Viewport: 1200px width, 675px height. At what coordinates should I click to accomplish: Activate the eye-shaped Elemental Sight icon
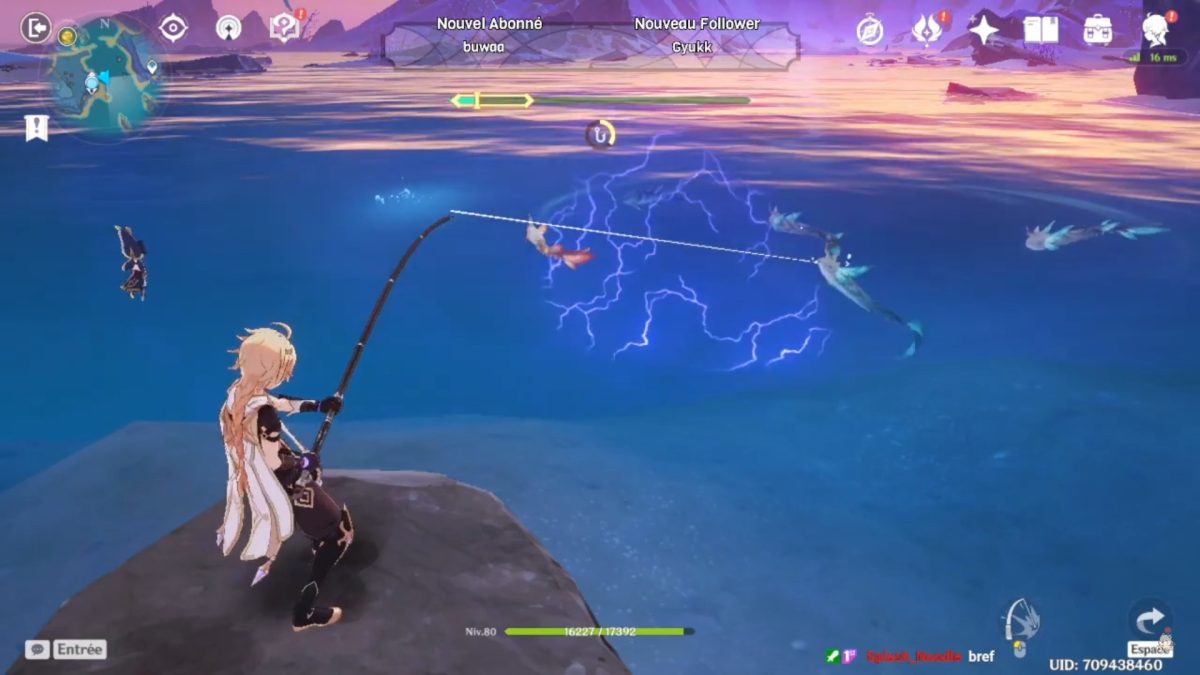tap(174, 28)
